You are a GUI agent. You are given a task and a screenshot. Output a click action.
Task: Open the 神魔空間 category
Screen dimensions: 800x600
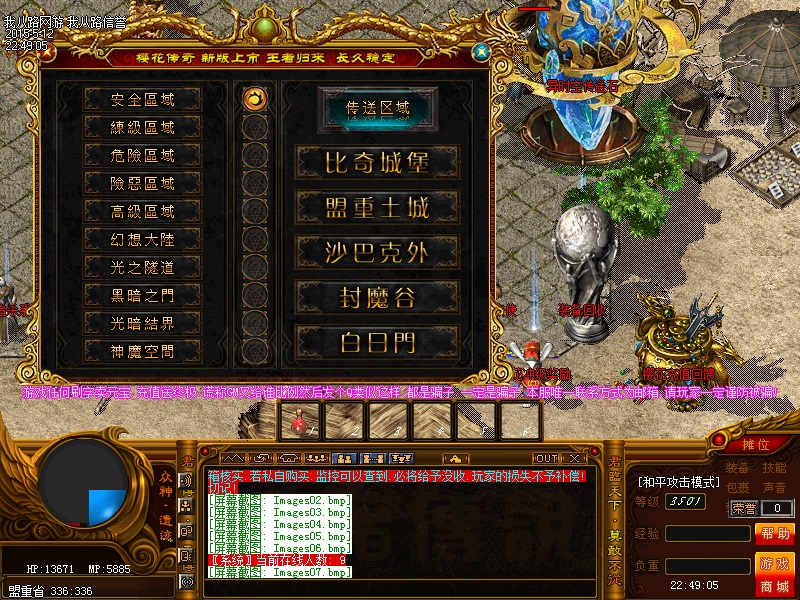(x=142, y=351)
